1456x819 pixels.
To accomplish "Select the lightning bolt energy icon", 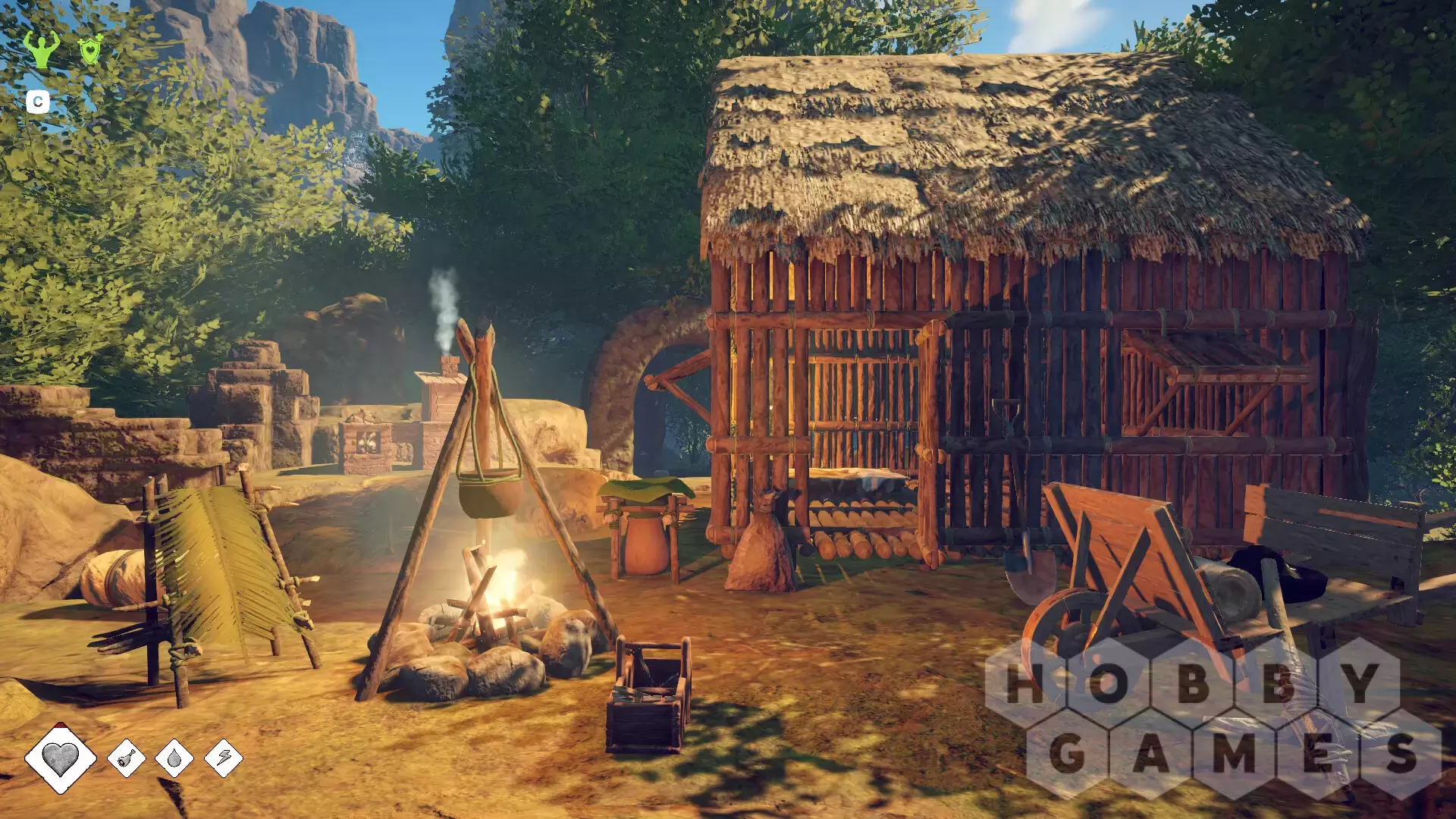I will 224,758.
